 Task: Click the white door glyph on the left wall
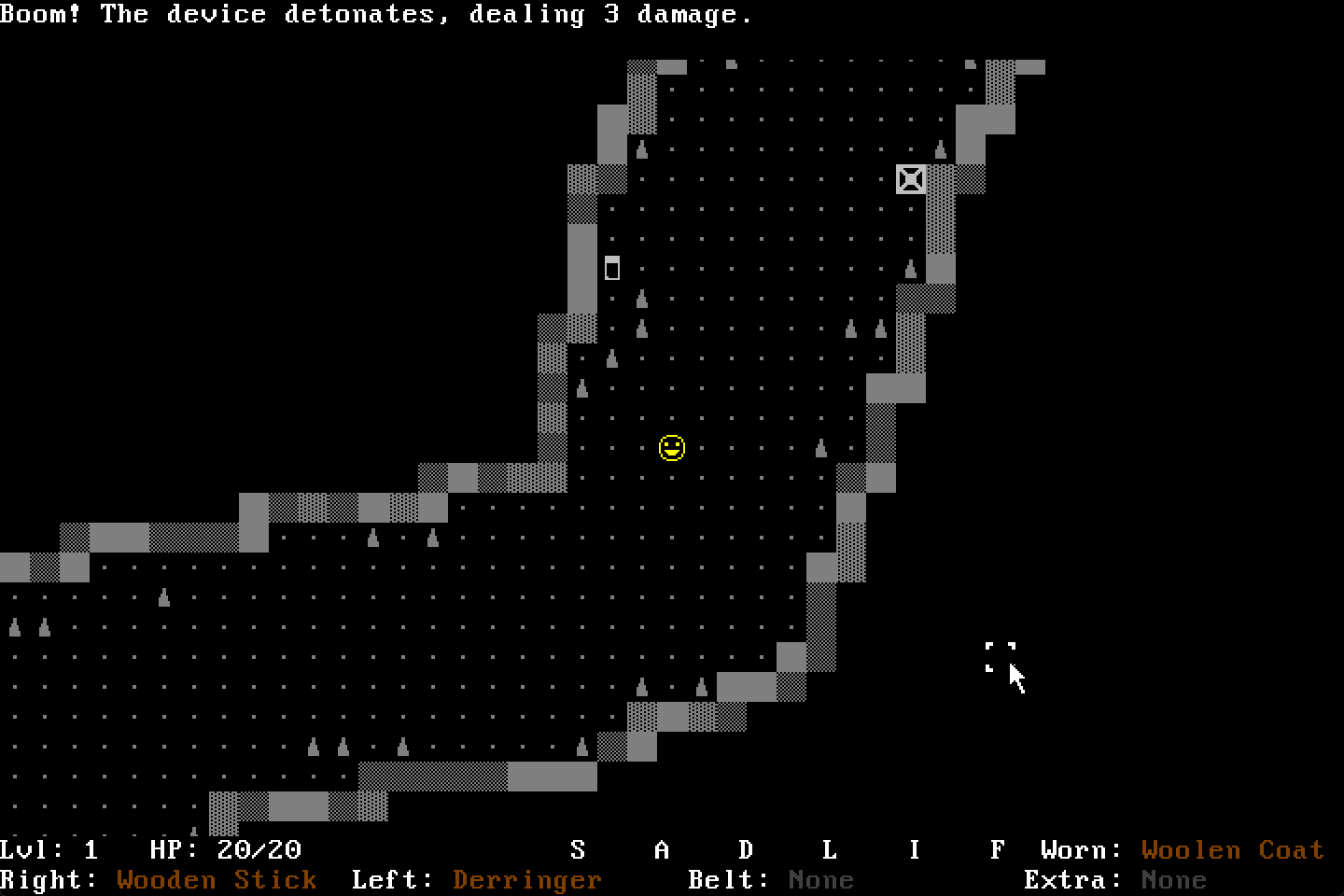613,269
